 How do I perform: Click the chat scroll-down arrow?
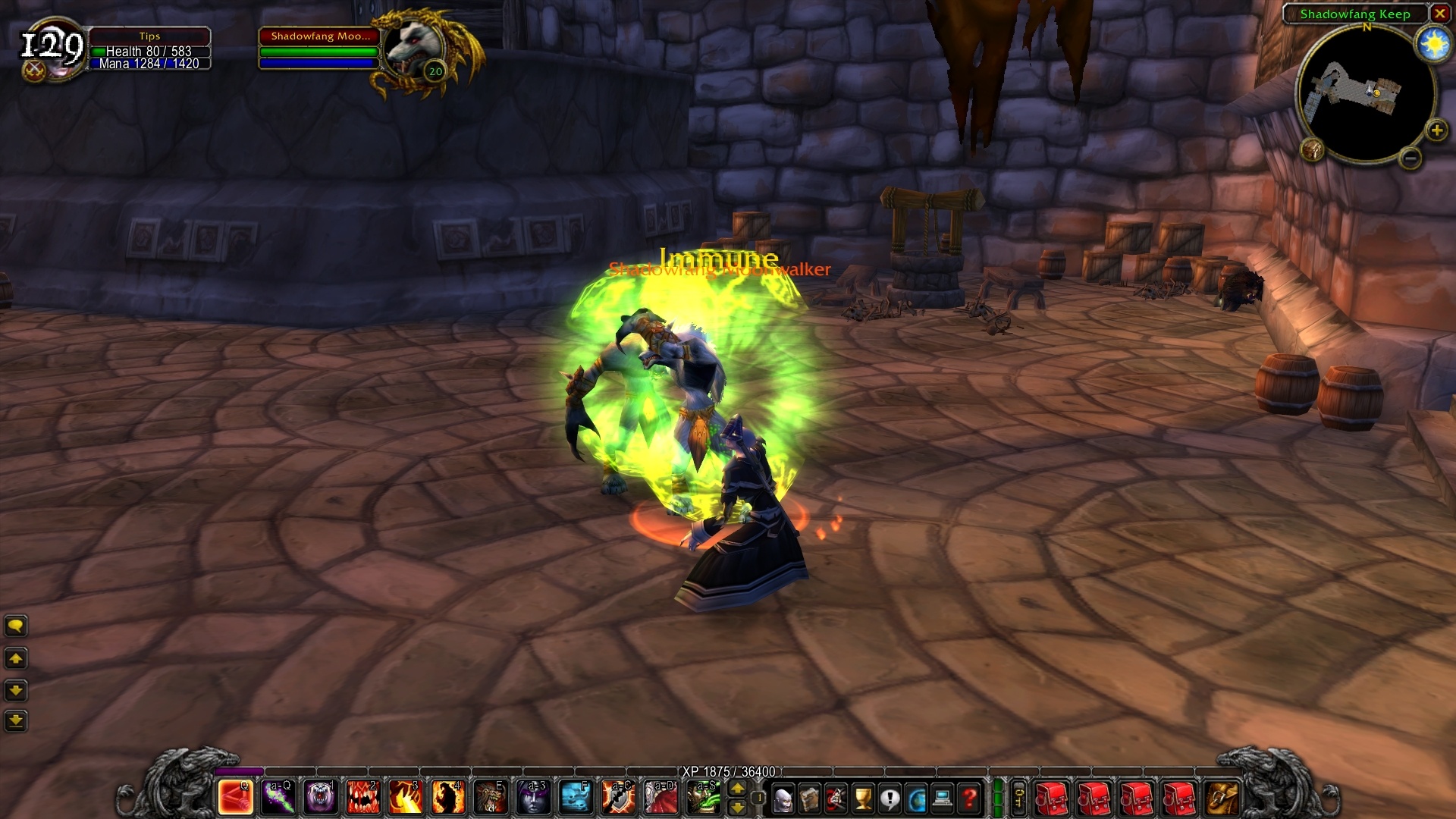click(16, 689)
